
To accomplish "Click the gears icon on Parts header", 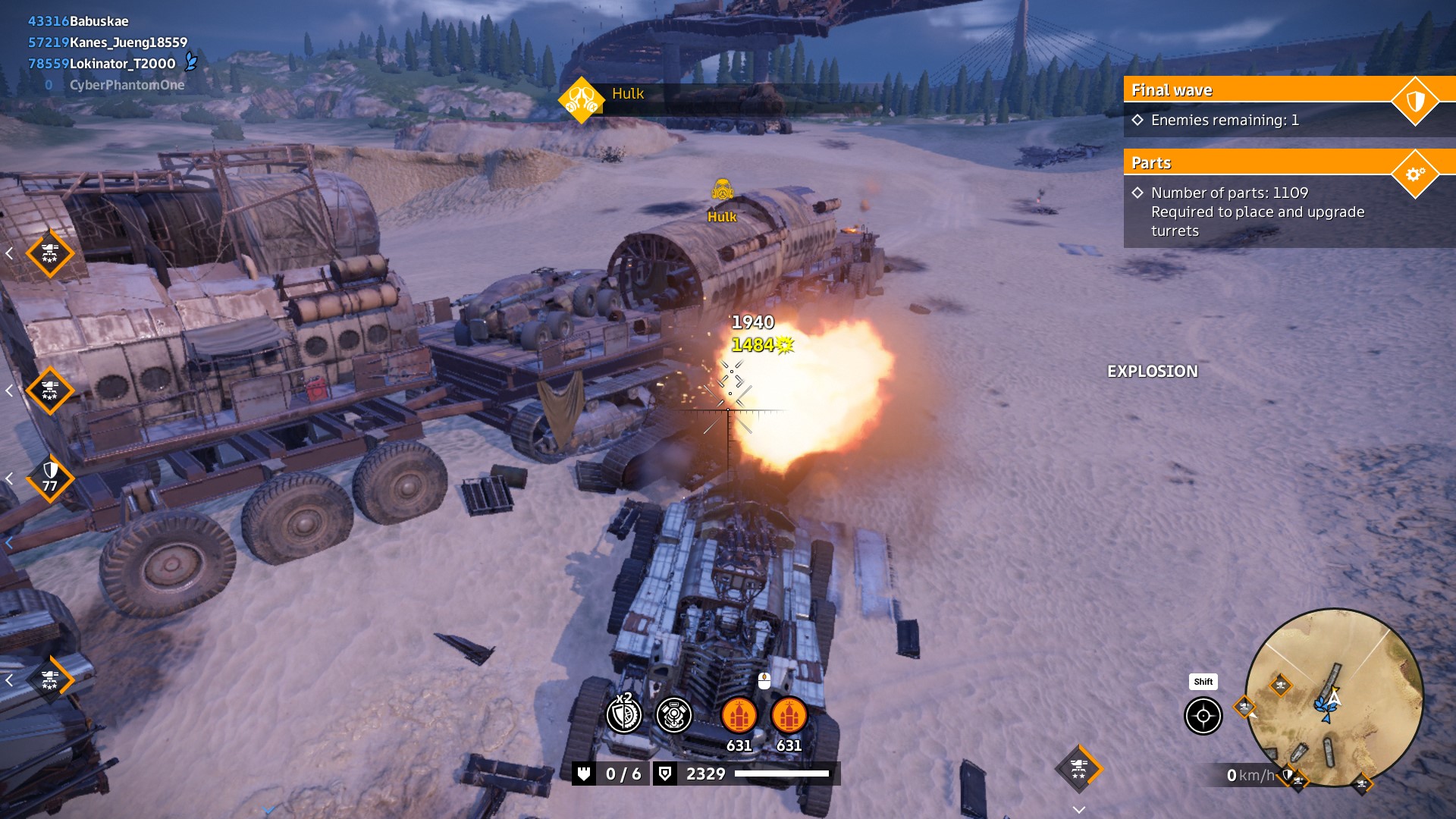I will (x=1415, y=174).
